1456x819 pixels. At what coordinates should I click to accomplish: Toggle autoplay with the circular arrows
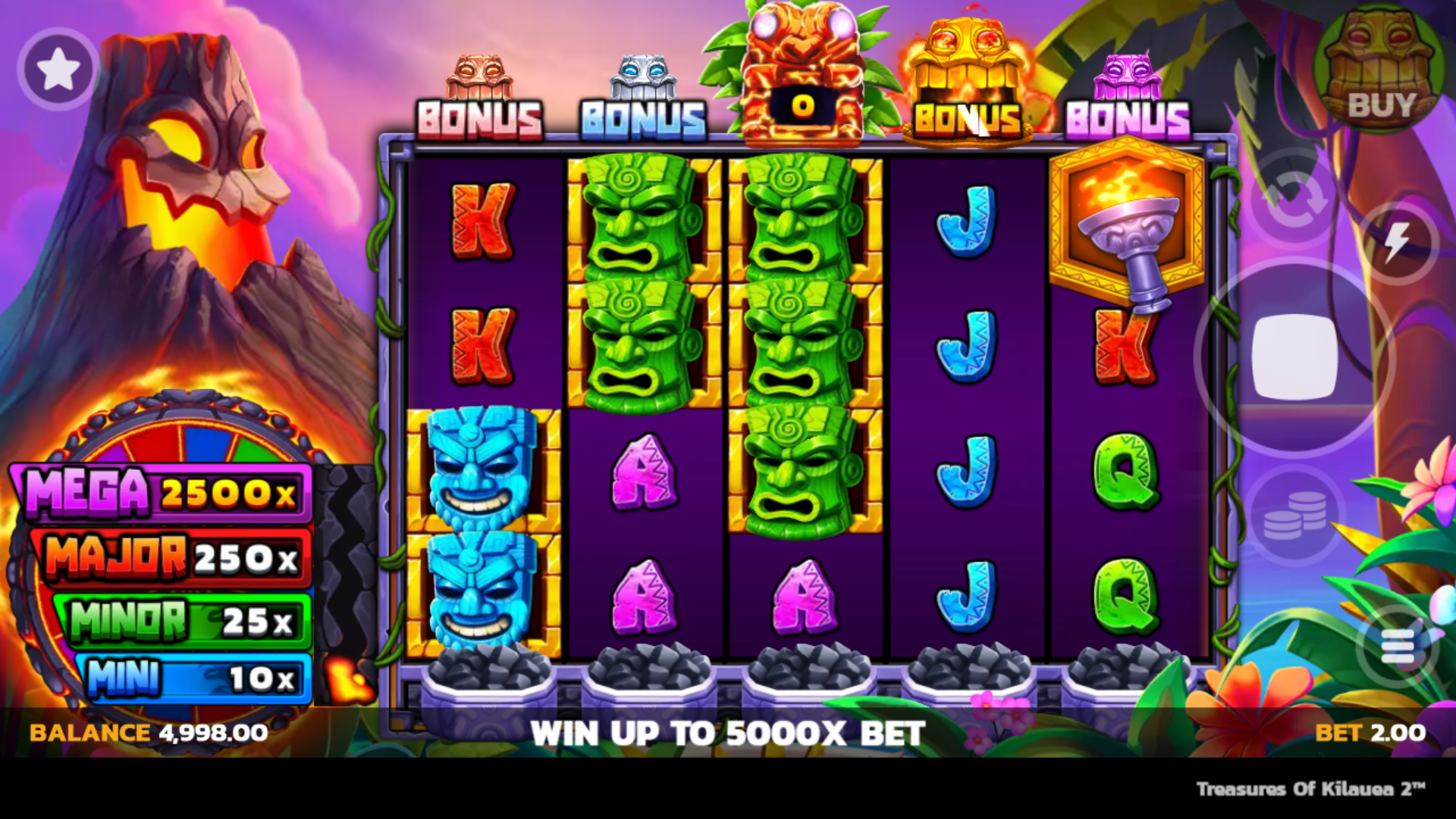pos(1296,200)
